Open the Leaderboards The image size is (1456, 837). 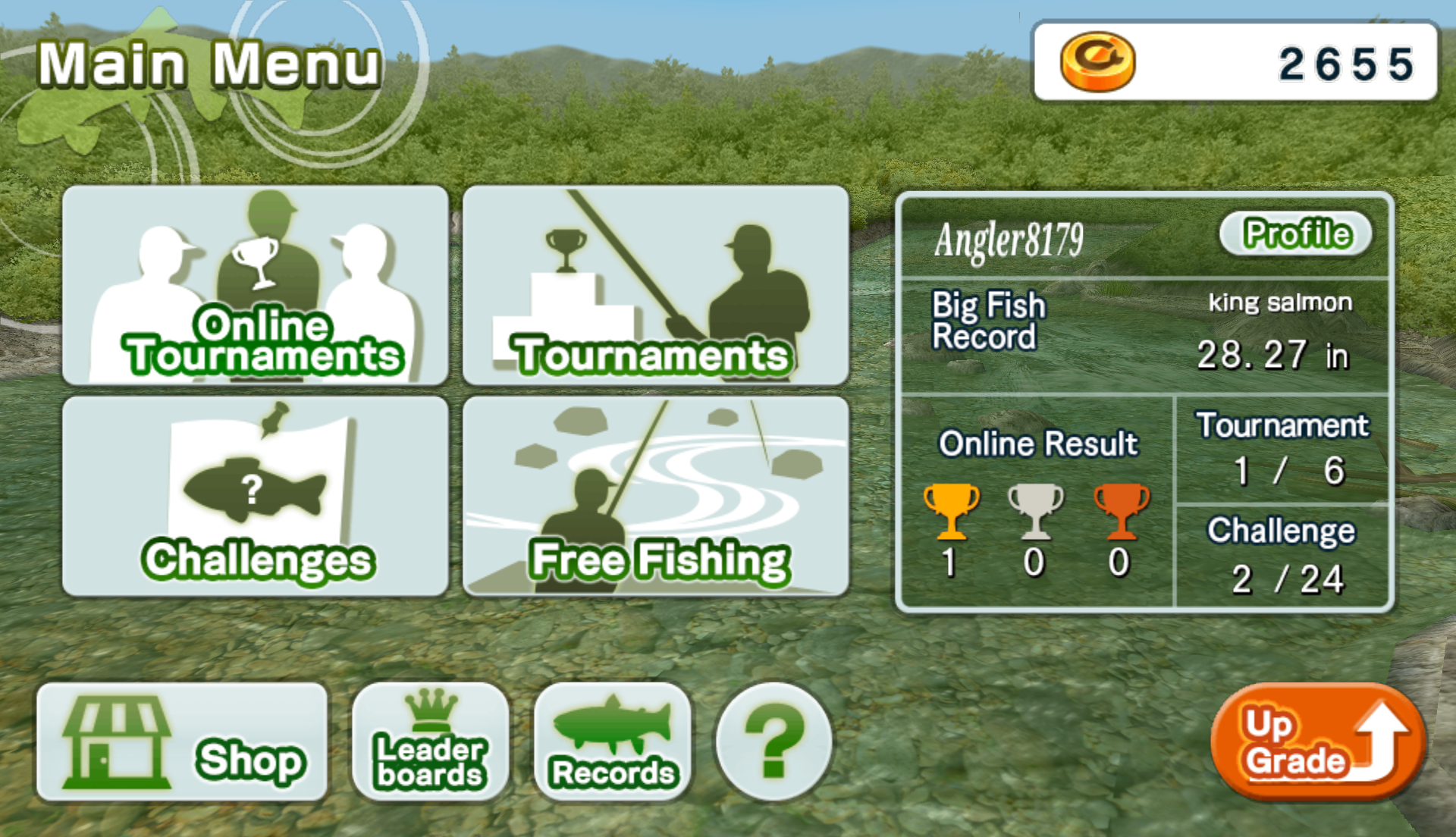(428, 741)
